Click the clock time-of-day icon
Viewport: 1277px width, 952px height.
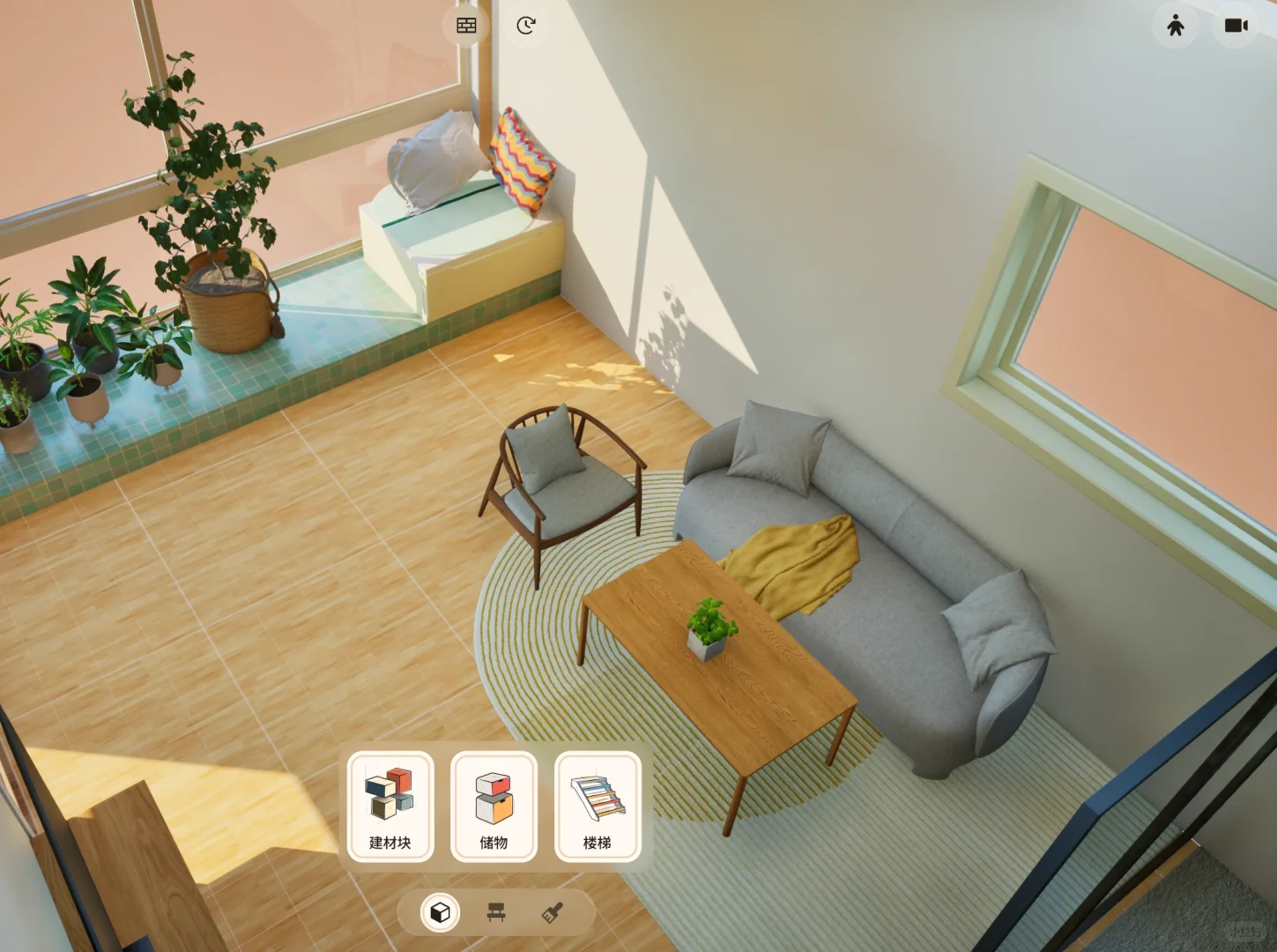tap(525, 26)
